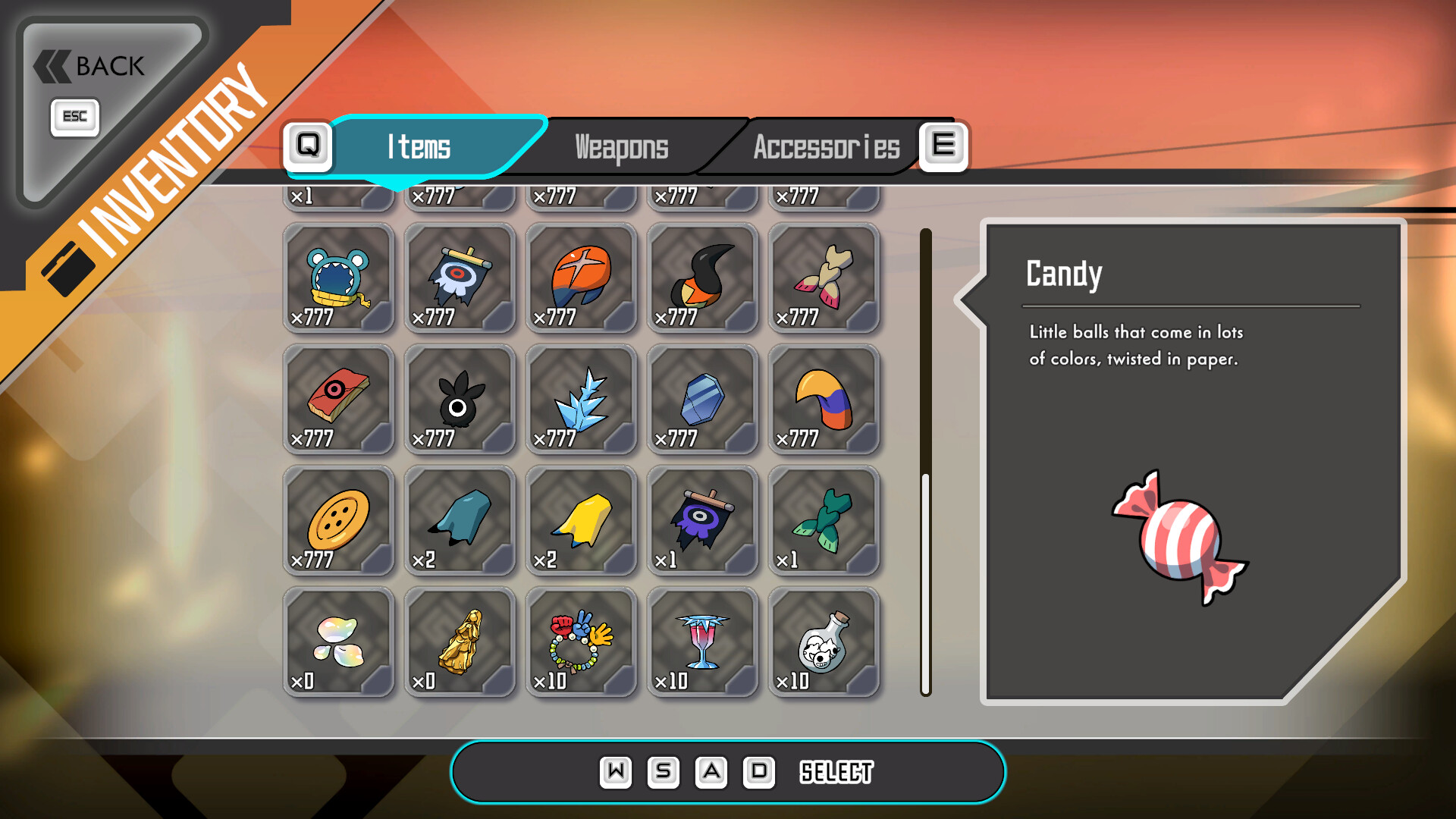Choose the orange and blue shell item
Screen dimensions: 1456x819
tap(581, 278)
